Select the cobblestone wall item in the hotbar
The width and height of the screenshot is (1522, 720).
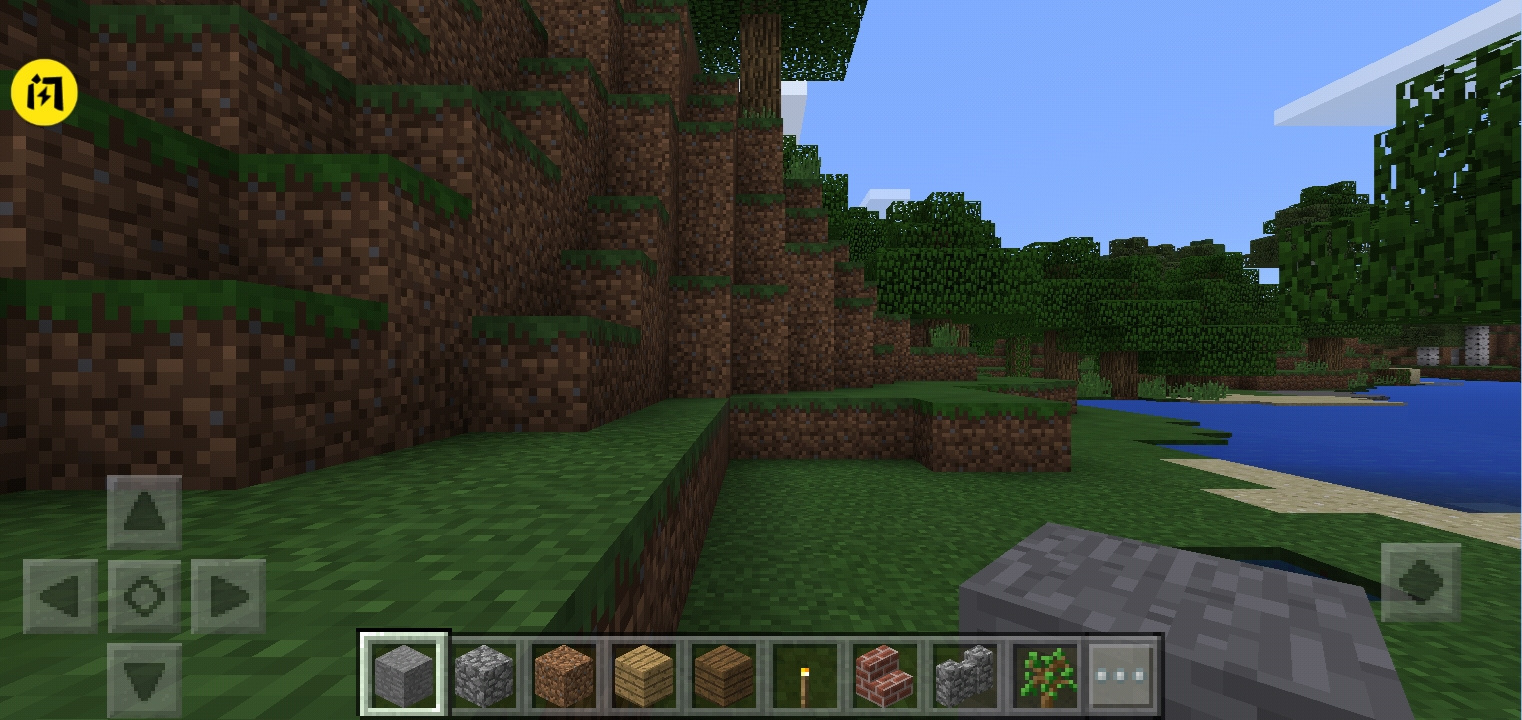pos(963,672)
